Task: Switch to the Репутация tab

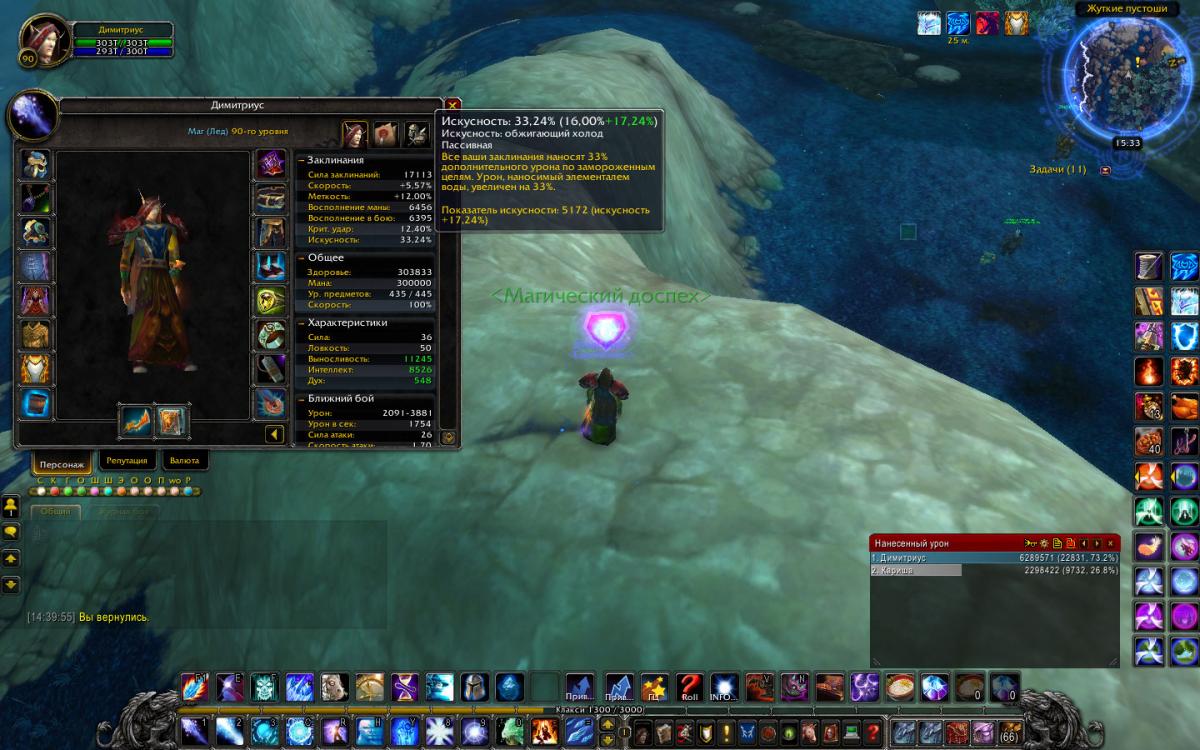Action: click(127, 461)
